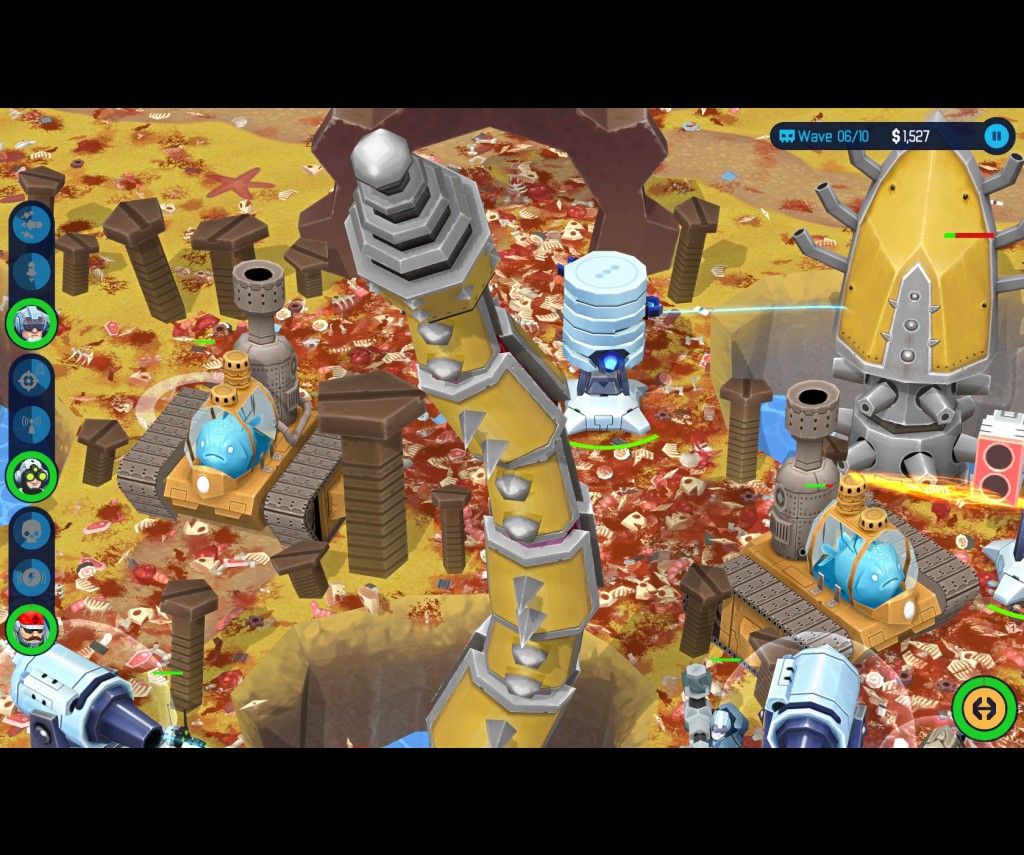Viewport: 1024px width, 855px height.
Task: Select the green-goggled hero portrait
Action: pos(31,476)
